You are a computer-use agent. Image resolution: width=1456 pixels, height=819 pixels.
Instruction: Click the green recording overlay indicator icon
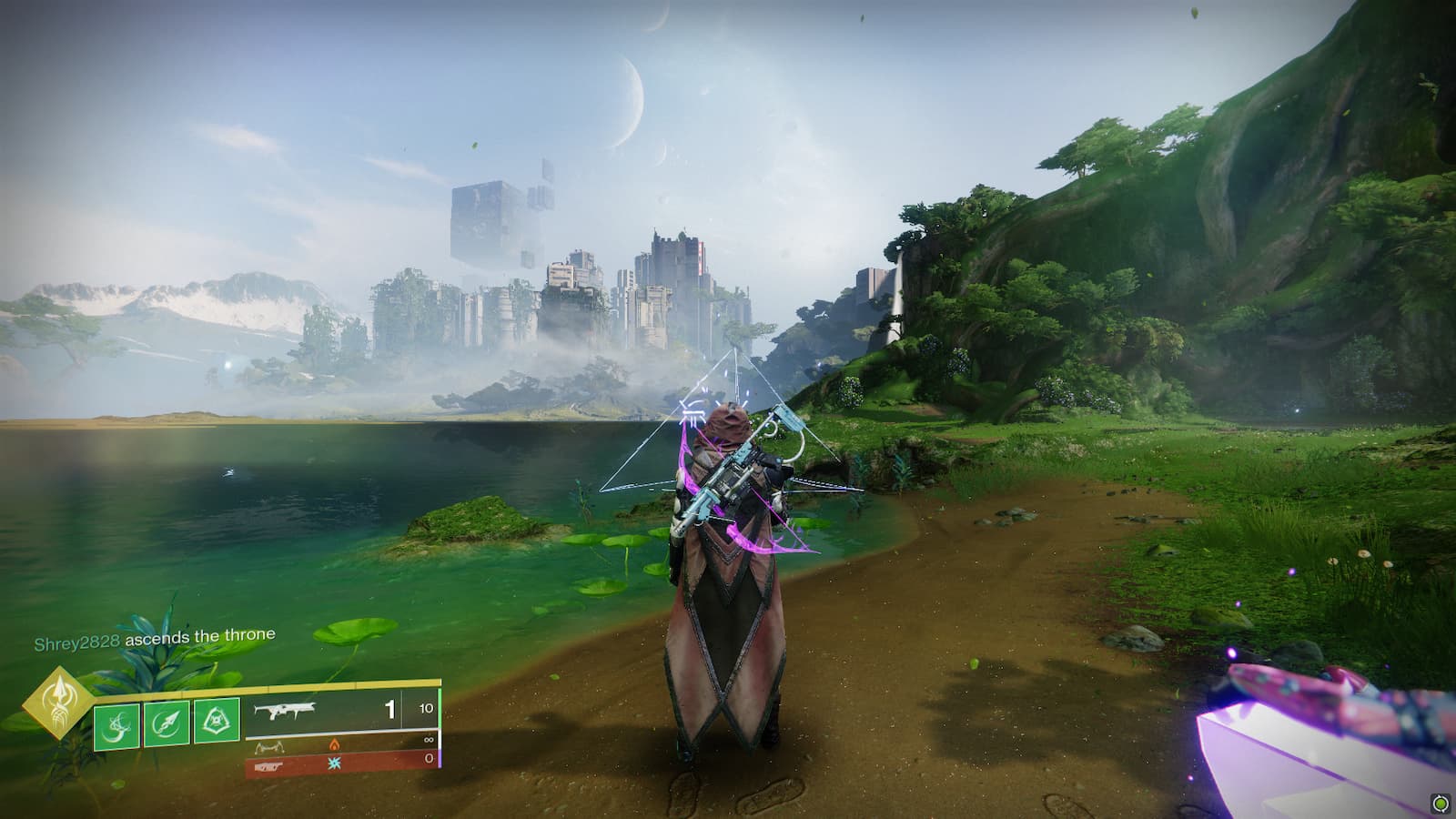coord(1439,803)
